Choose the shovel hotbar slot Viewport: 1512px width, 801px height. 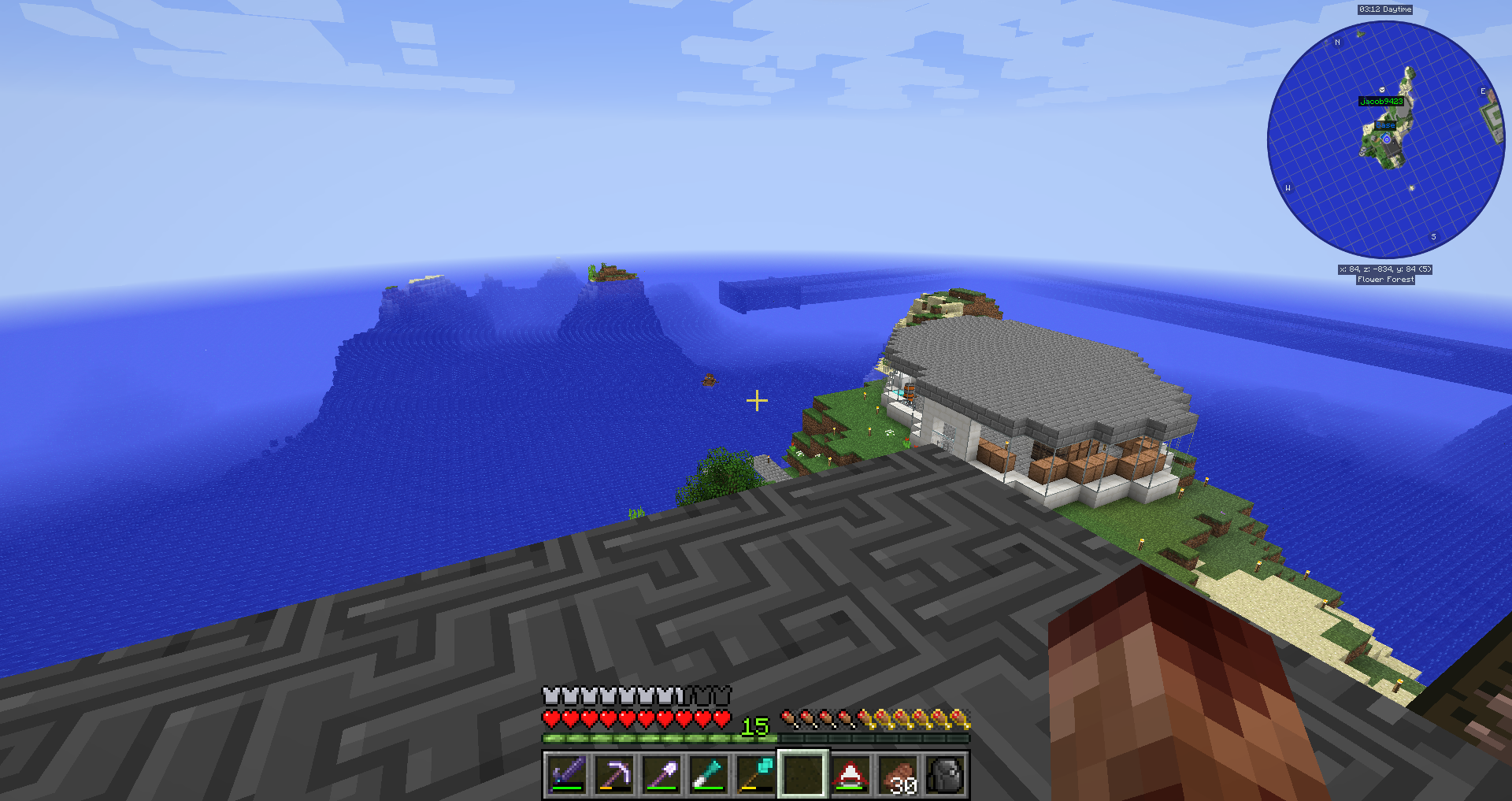click(661, 774)
